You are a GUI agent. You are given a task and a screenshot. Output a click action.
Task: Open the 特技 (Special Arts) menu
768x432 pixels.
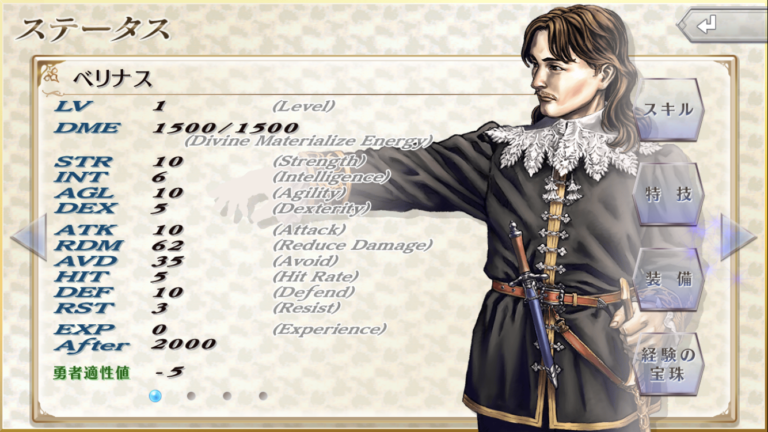pos(668,194)
